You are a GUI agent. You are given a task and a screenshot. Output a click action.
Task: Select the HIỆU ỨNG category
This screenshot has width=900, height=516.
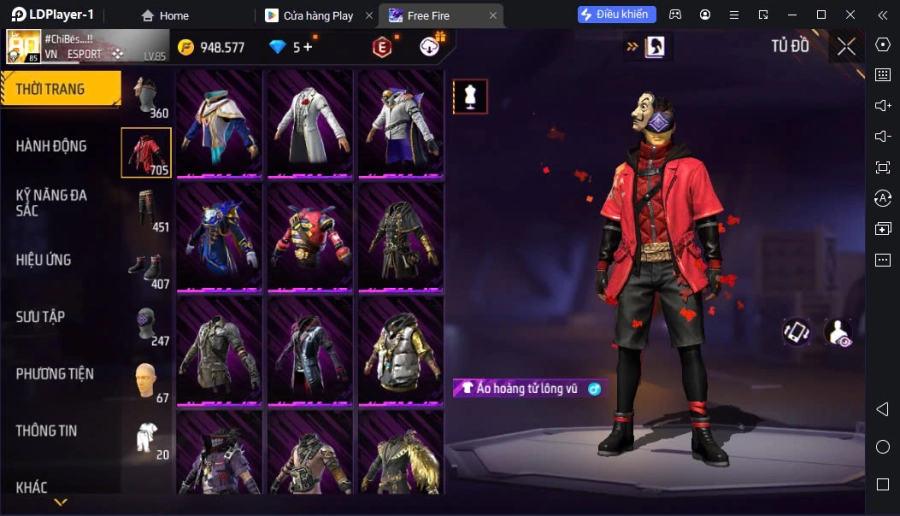click(x=44, y=260)
